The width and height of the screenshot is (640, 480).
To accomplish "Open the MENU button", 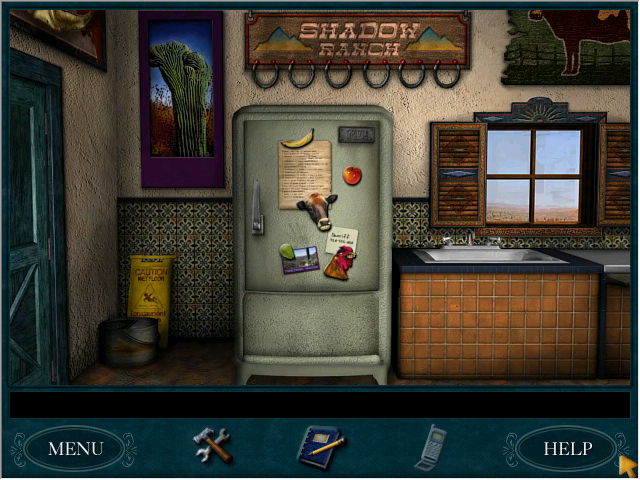I will pos(75,449).
